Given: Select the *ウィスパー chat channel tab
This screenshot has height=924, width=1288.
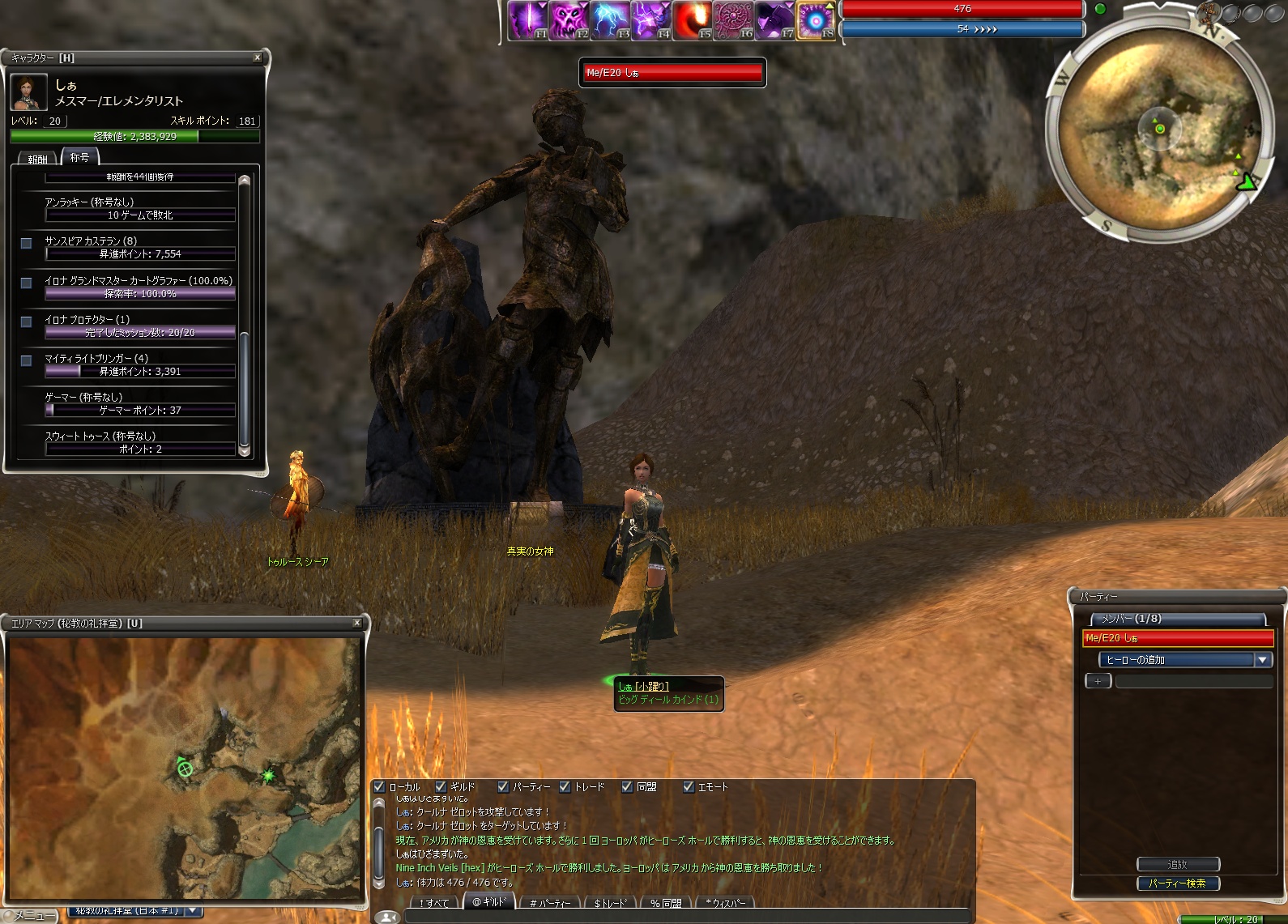Looking at the screenshot, I should pyautogui.click(x=725, y=903).
